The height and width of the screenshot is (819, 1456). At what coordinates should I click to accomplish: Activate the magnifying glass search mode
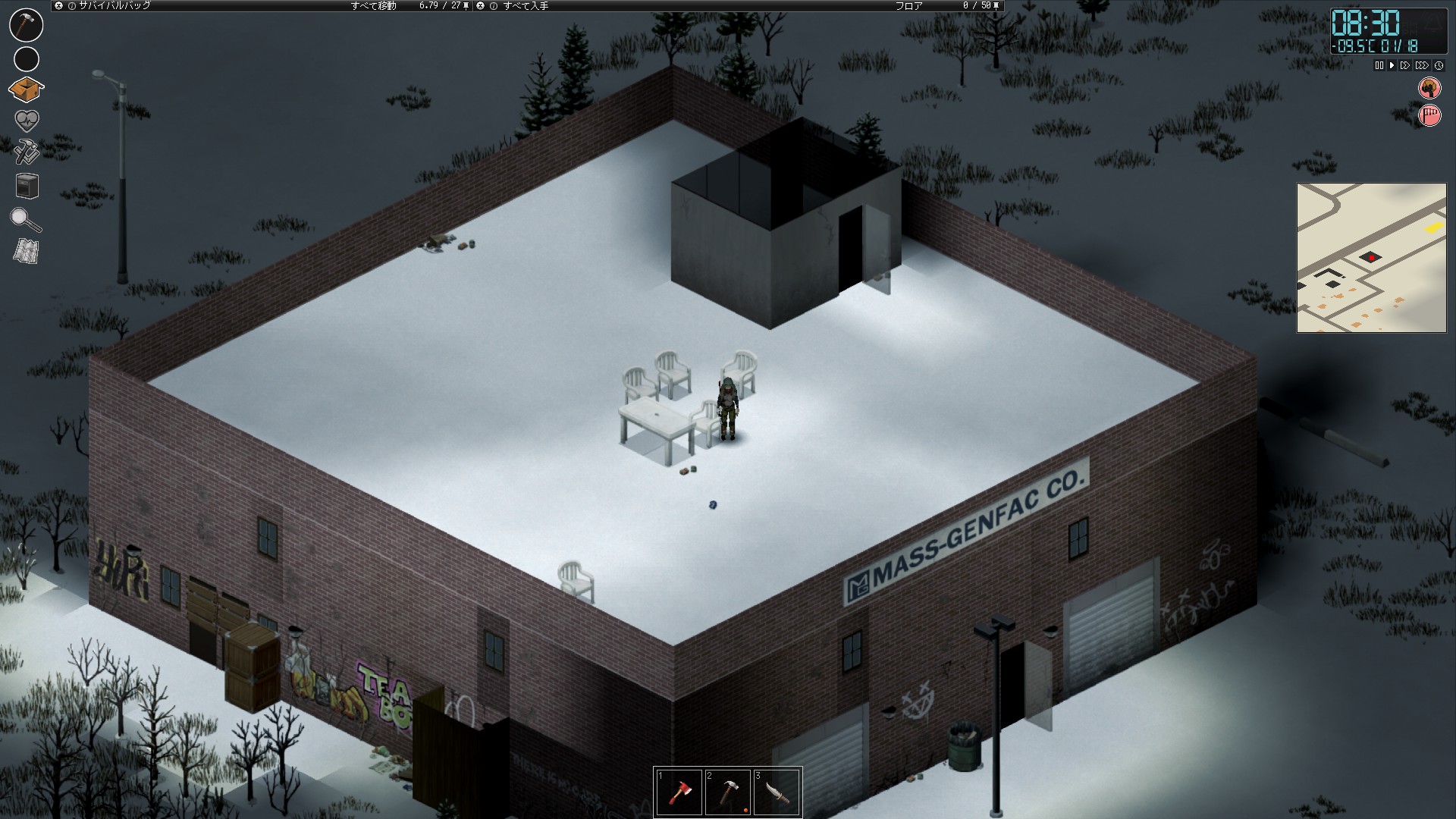point(26,219)
